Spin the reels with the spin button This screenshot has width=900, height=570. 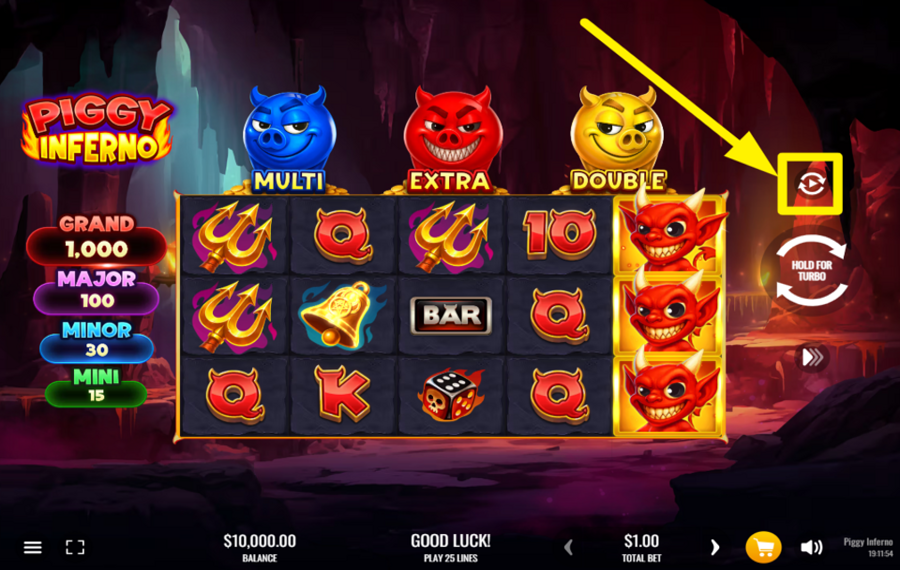click(x=811, y=270)
